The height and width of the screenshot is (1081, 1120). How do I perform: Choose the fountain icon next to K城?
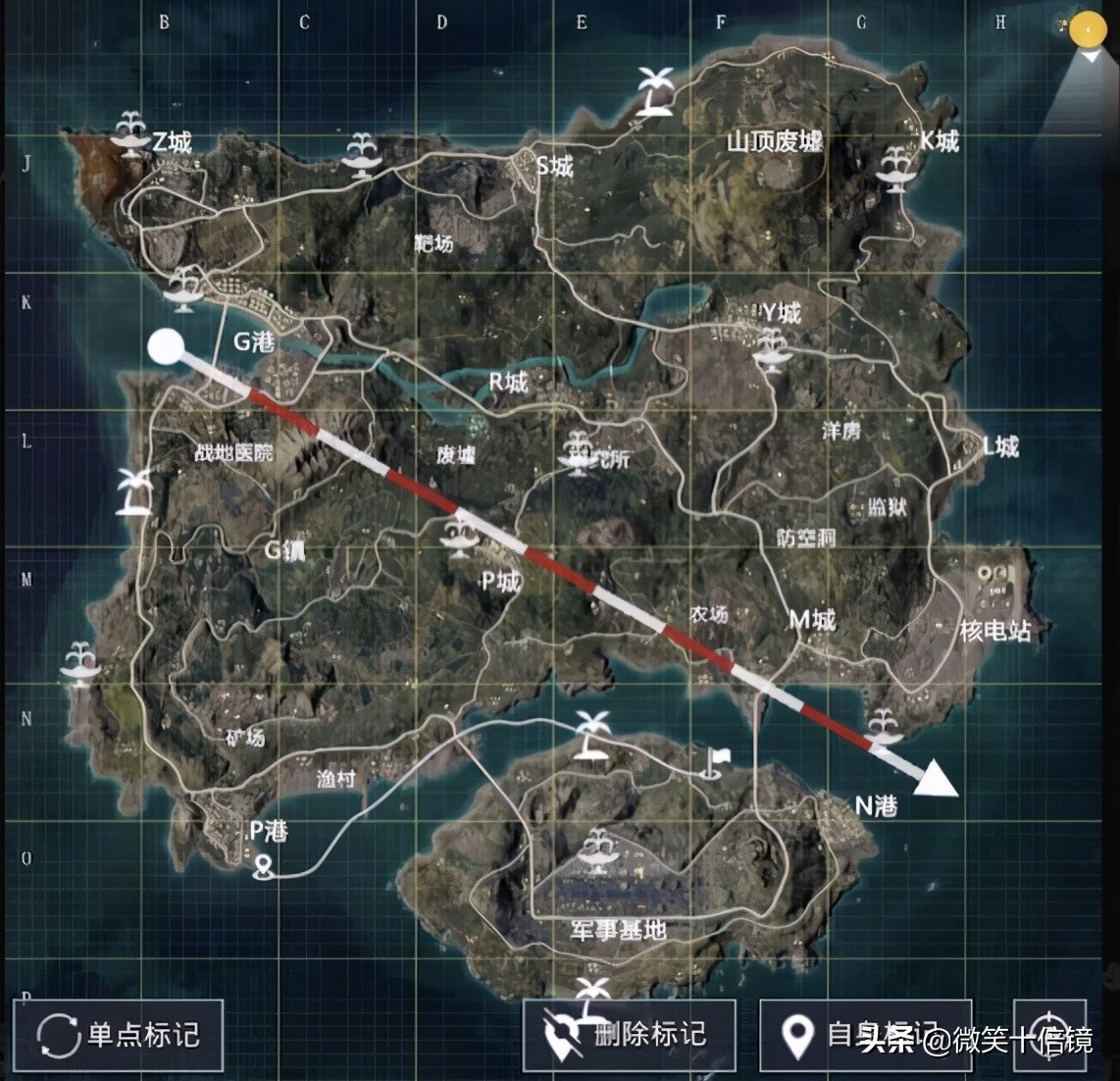(x=895, y=165)
